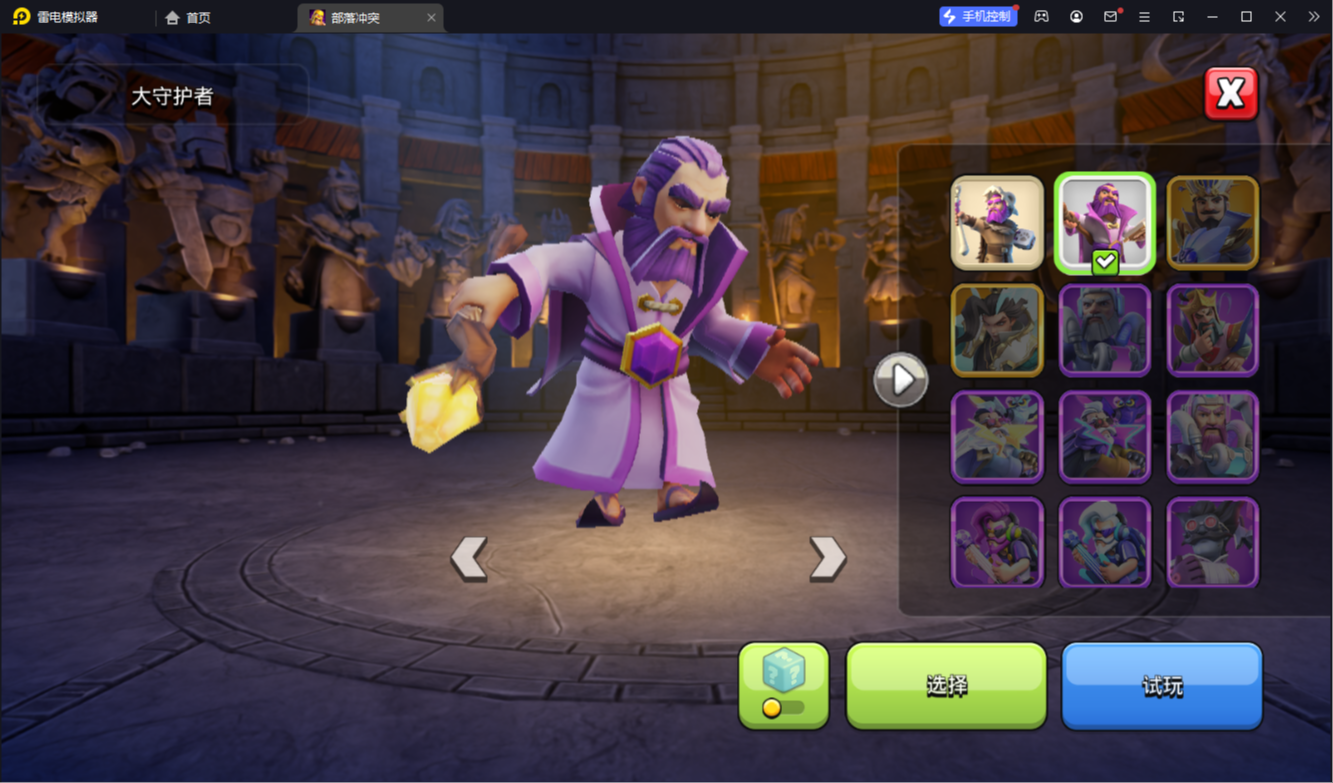Select the skin with the pink star
The image size is (1333, 783).
click(x=1104, y=437)
